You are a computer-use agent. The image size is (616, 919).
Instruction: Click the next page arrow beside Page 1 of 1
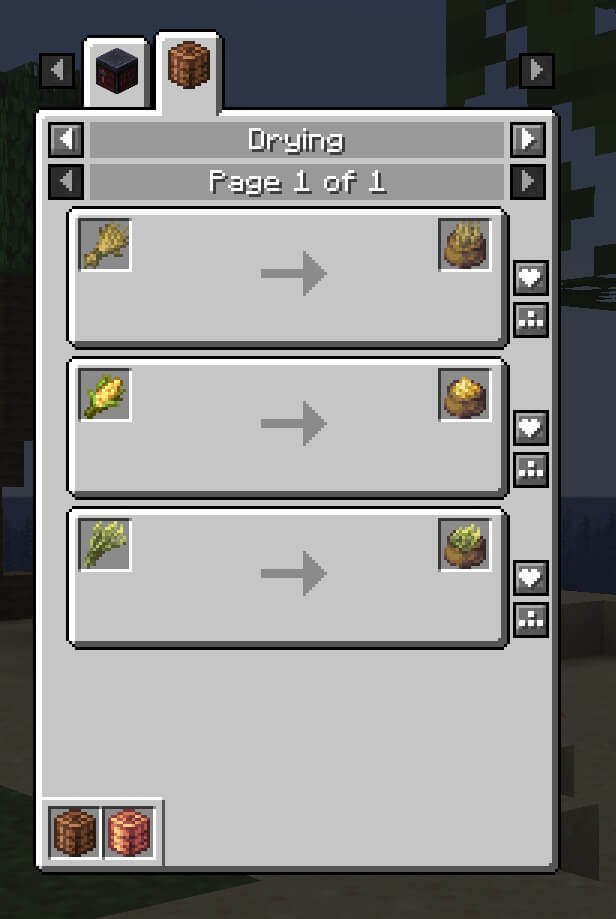tap(527, 182)
